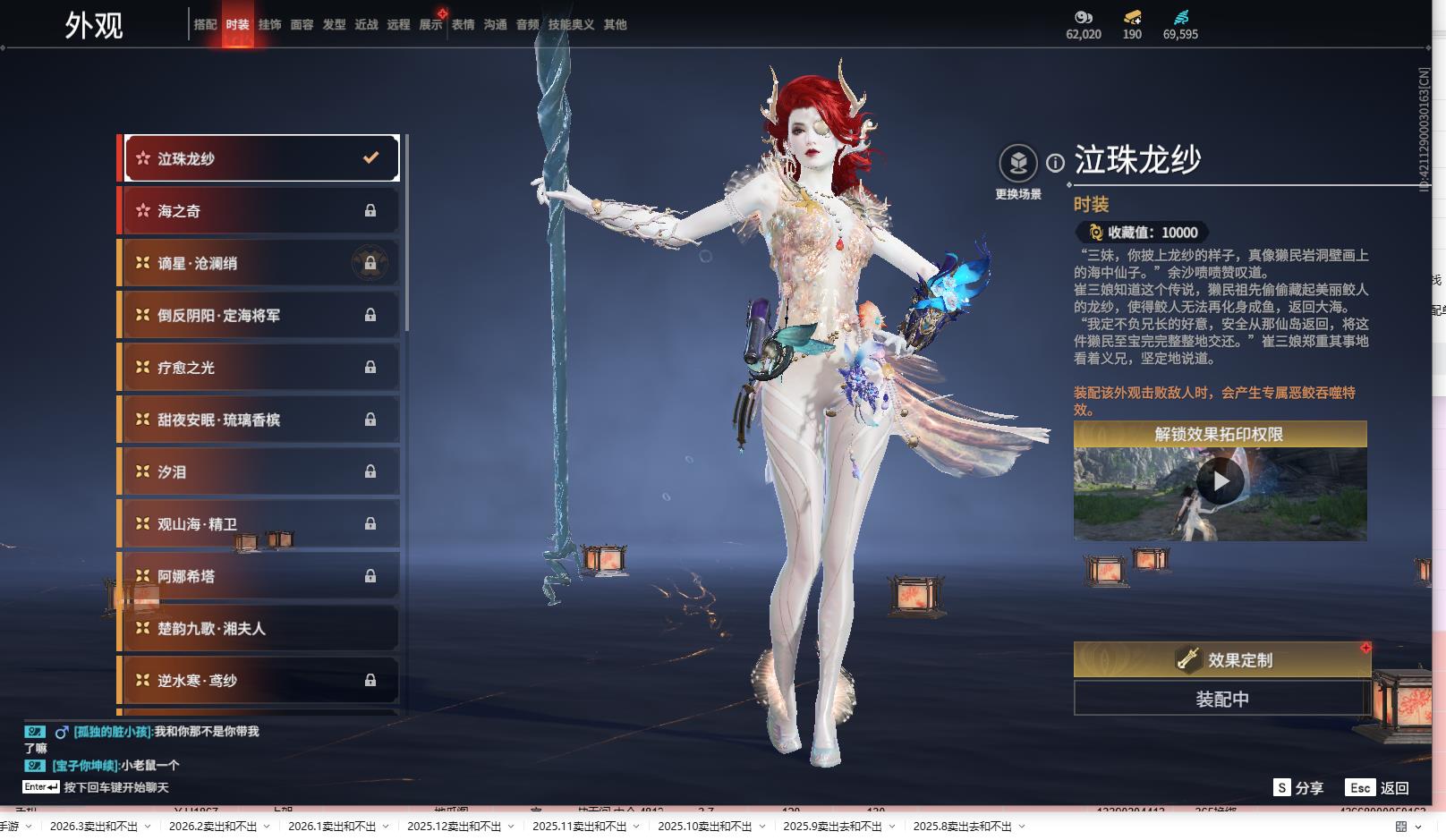Open the info icon beside 泣珠龙纱
1446x840 pixels.
[x=1056, y=163]
